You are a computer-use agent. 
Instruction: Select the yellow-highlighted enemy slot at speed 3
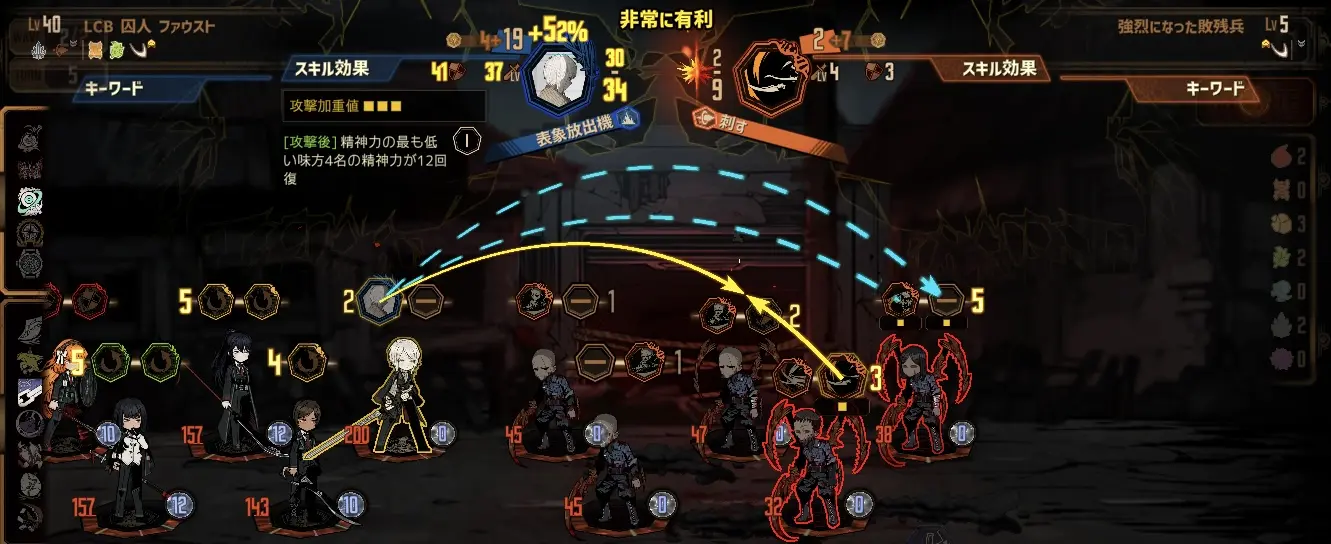(x=841, y=380)
